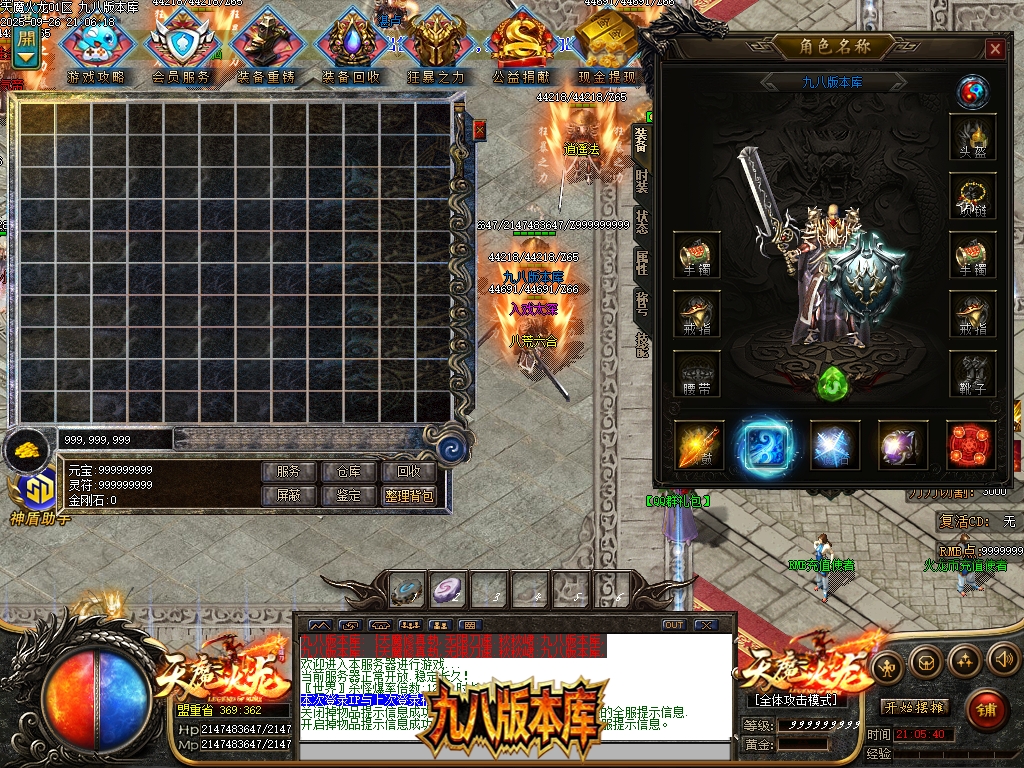1024x768 pixels.
Task: Open the 装备回收 equipment recycle icon
Action: 350,47
